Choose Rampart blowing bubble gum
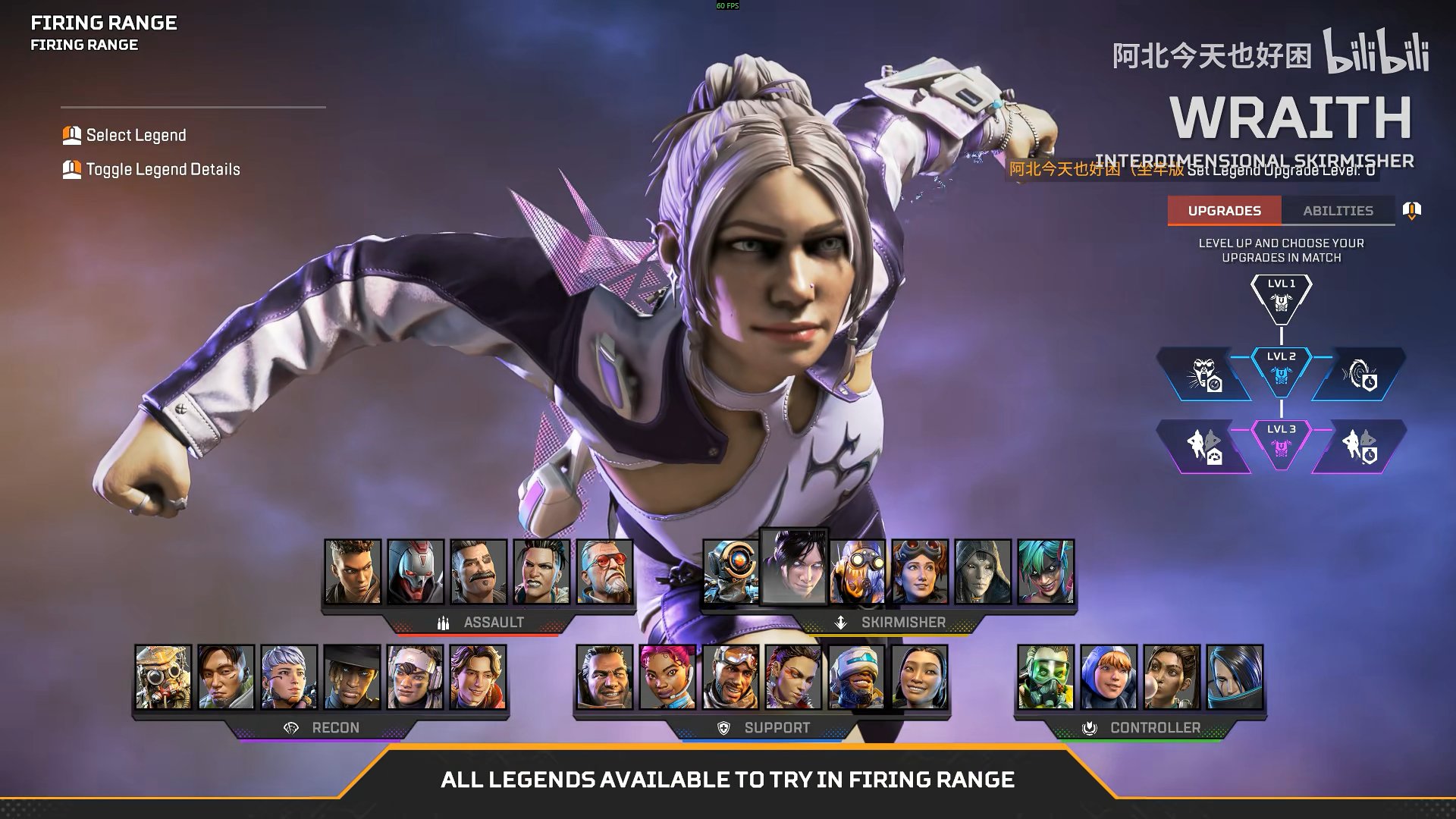The width and height of the screenshot is (1456, 819). tap(1172, 677)
